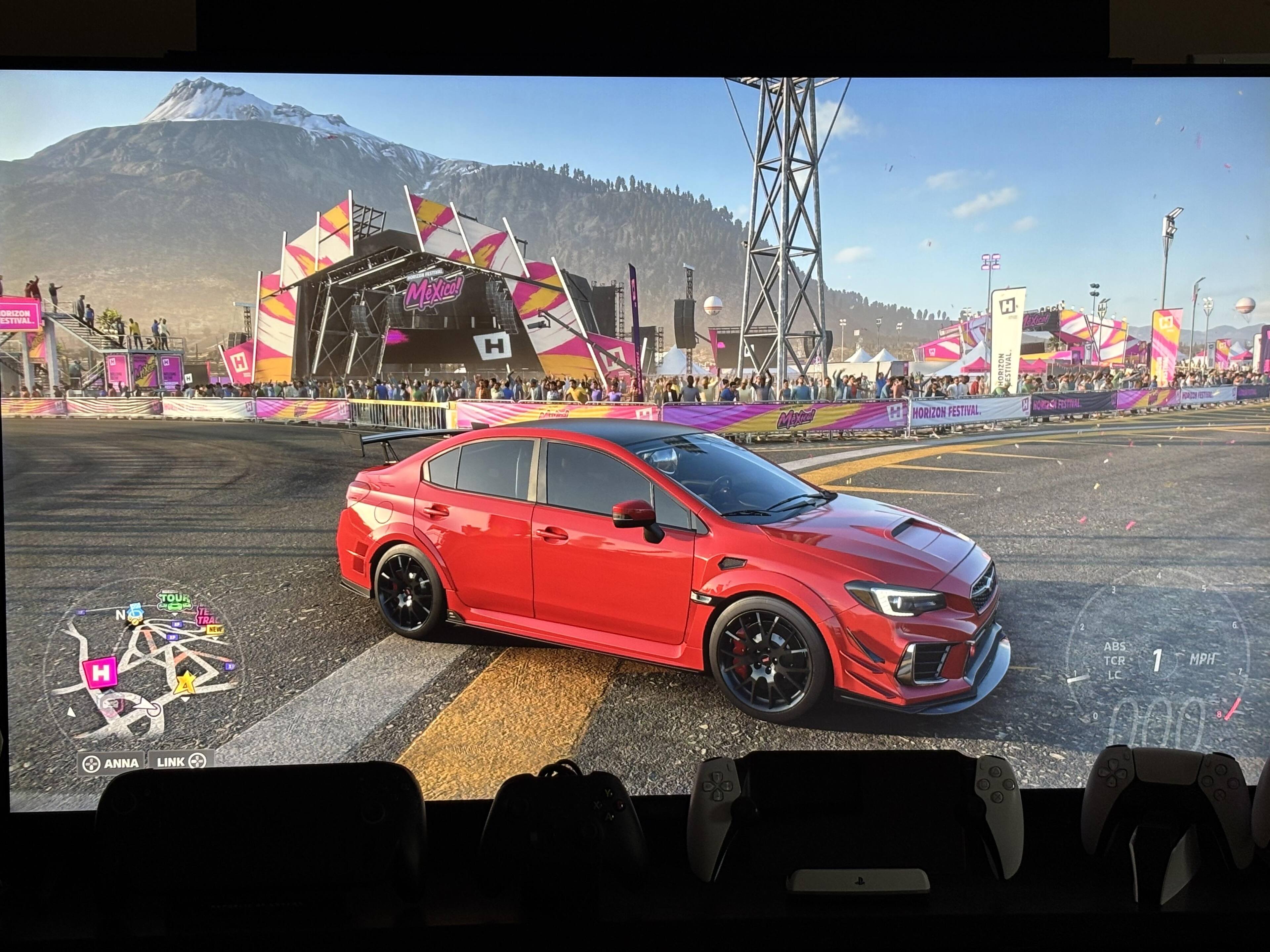Select the pink Test Track marker
The width and height of the screenshot is (1270, 952).
click(205, 615)
